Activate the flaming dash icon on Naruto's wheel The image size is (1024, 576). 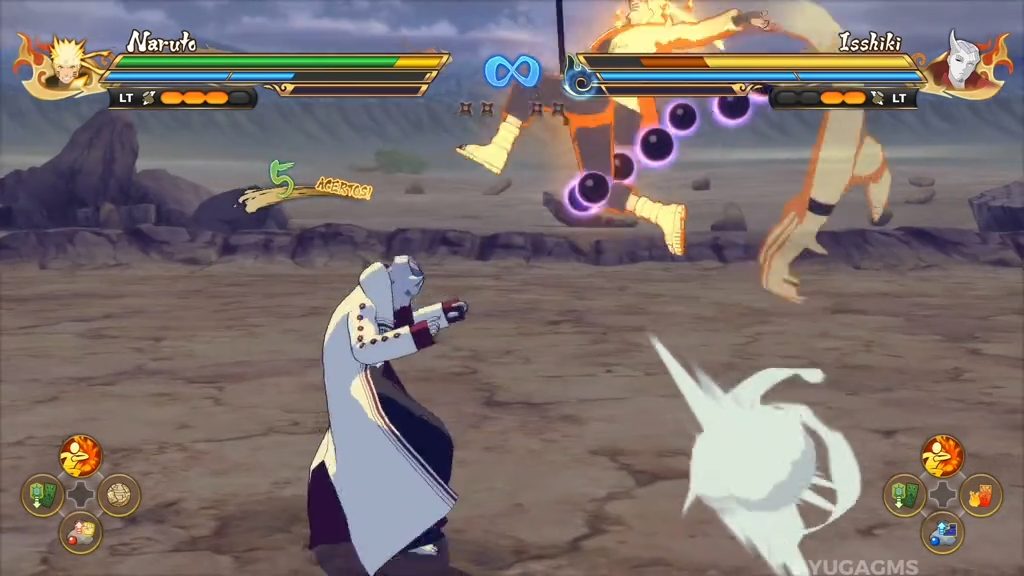click(81, 456)
